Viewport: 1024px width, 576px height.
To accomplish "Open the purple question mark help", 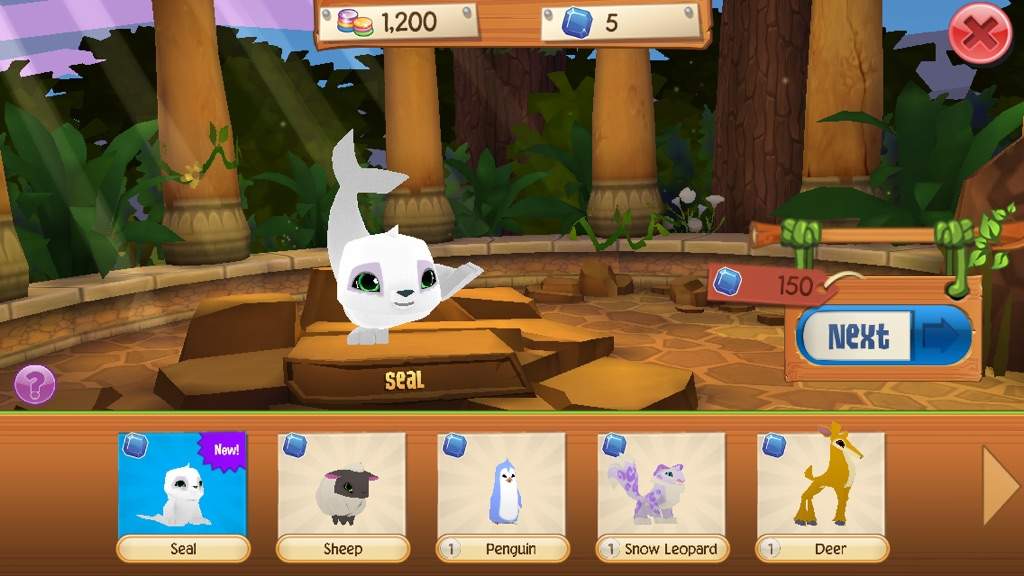I will pyautogui.click(x=35, y=384).
